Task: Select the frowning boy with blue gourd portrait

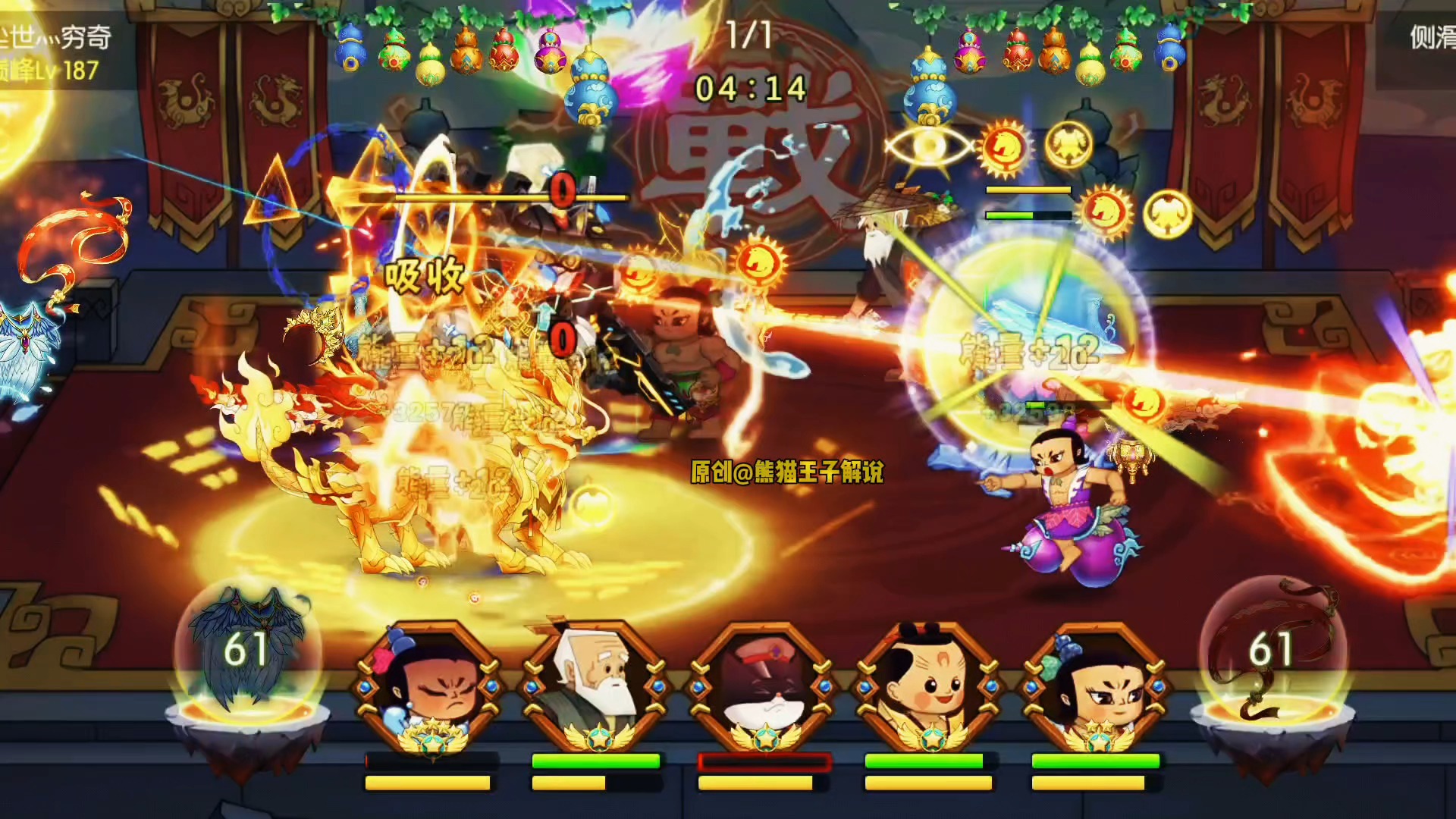Action: [428, 688]
